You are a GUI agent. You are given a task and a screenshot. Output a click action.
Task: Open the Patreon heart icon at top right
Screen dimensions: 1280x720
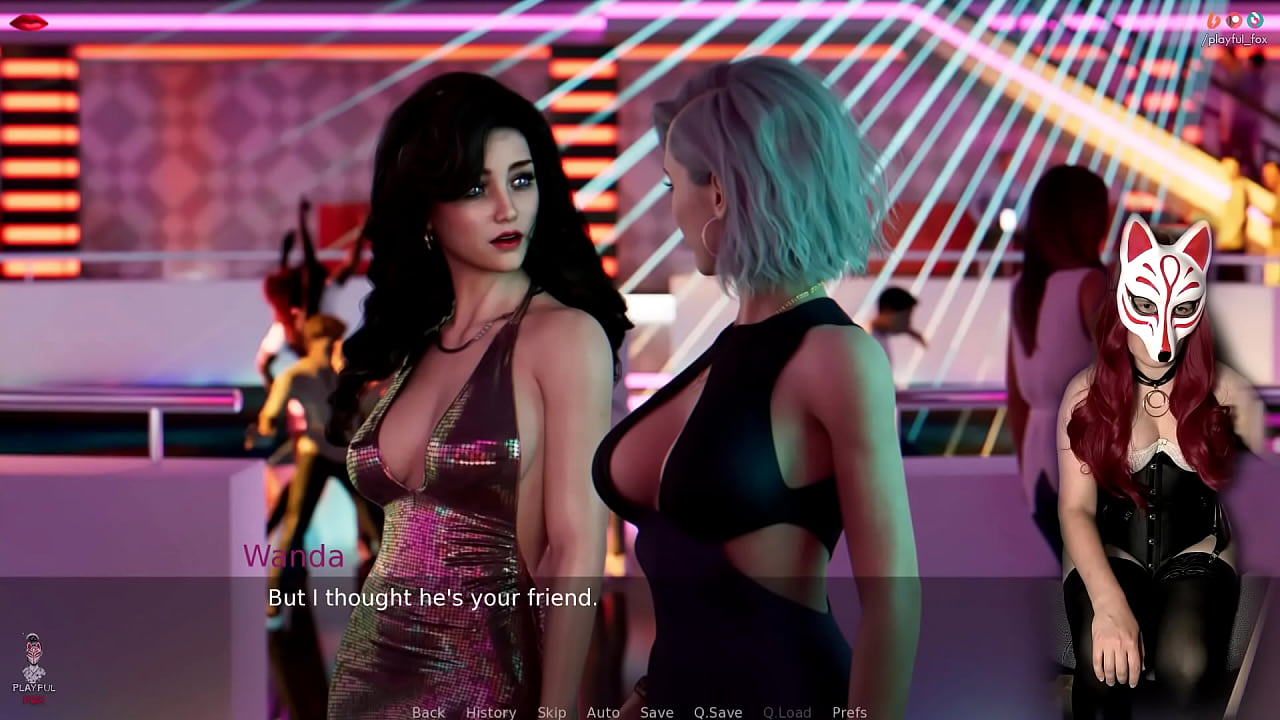click(x=1234, y=20)
